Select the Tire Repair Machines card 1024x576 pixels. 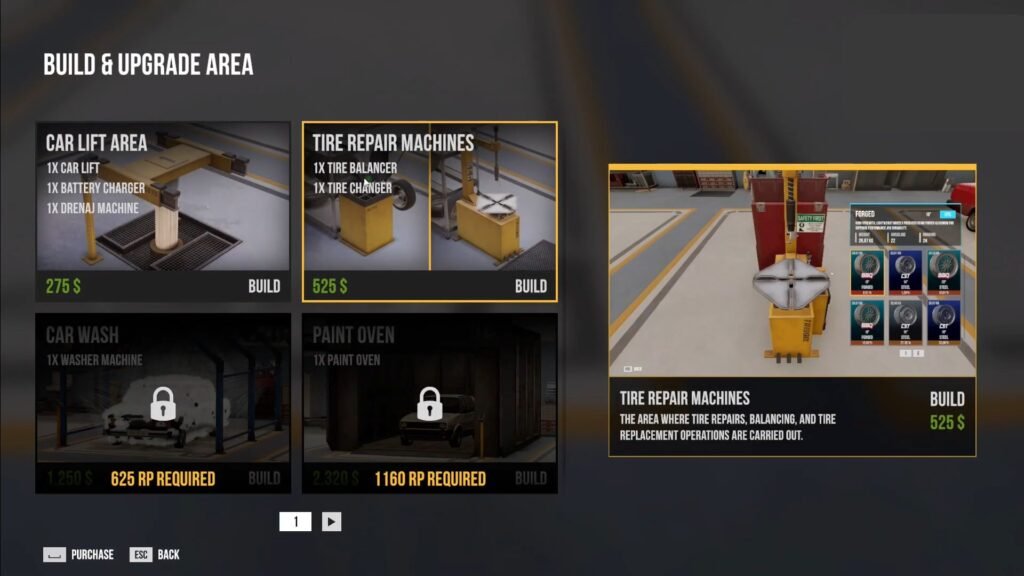(x=430, y=211)
